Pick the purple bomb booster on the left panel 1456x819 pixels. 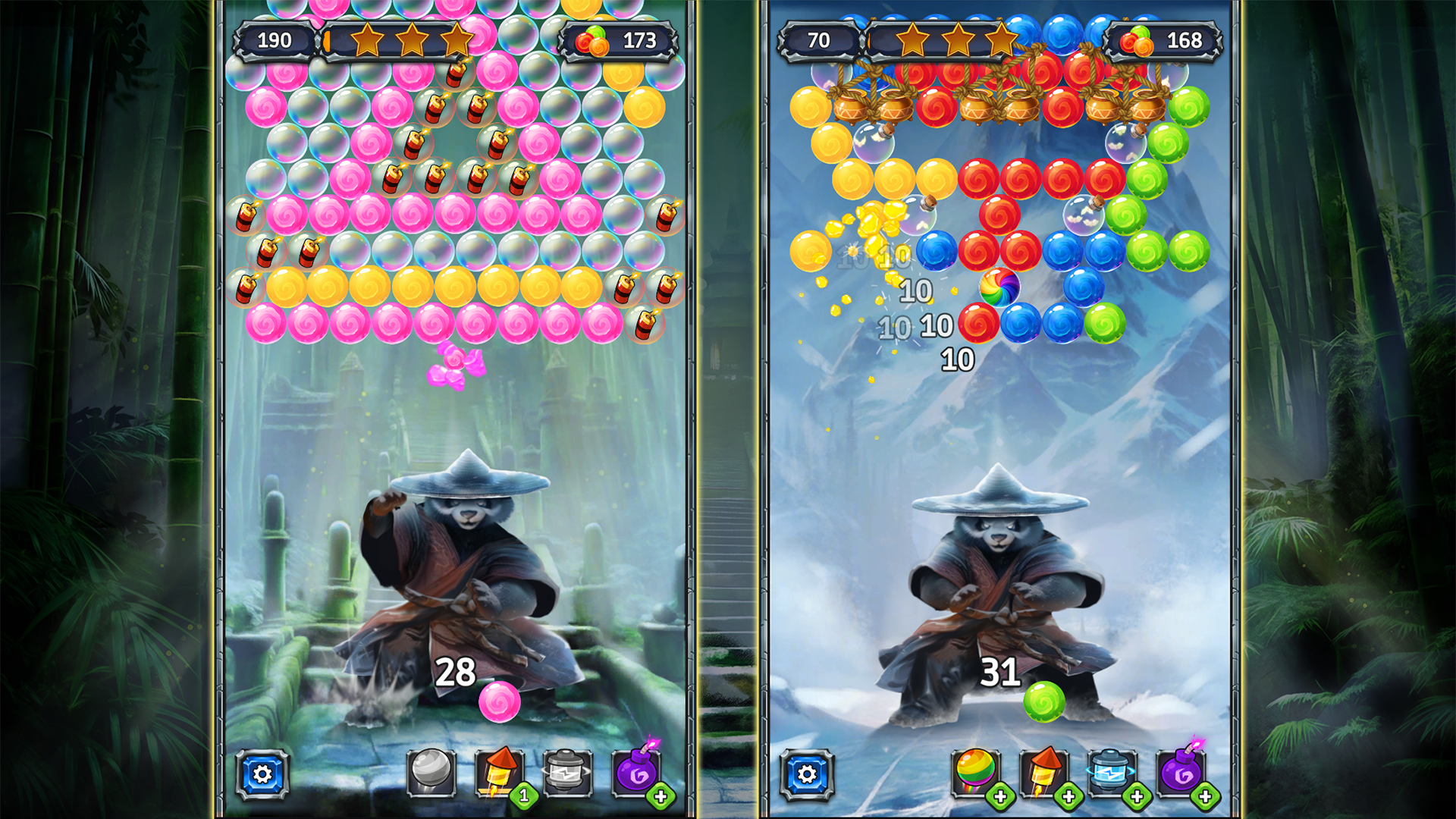click(x=635, y=772)
